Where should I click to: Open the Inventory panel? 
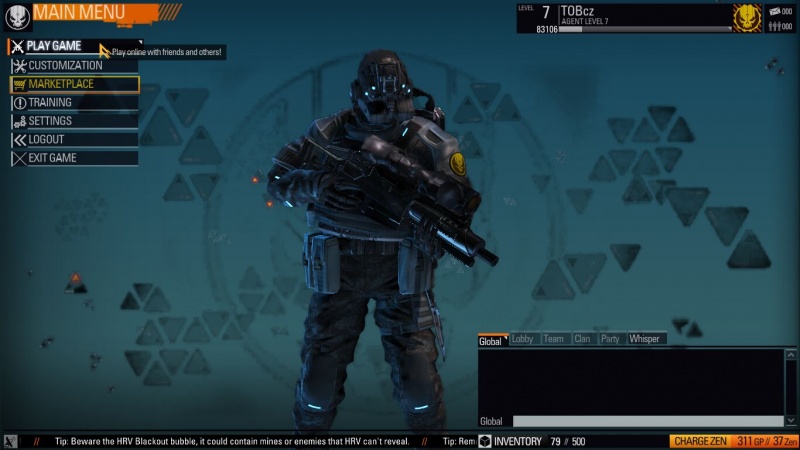pos(510,441)
